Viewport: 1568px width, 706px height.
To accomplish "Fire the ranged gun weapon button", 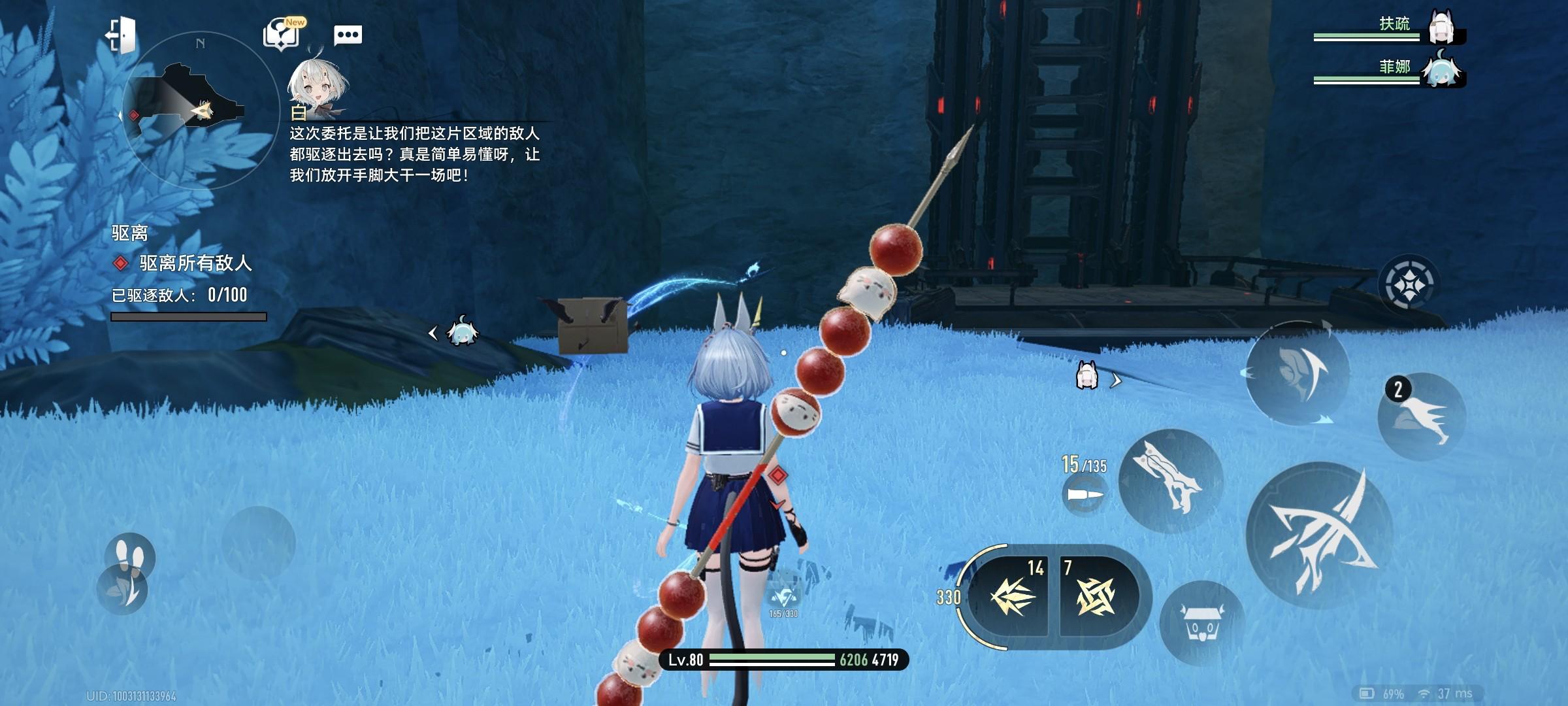I will pyautogui.click(x=1171, y=481).
